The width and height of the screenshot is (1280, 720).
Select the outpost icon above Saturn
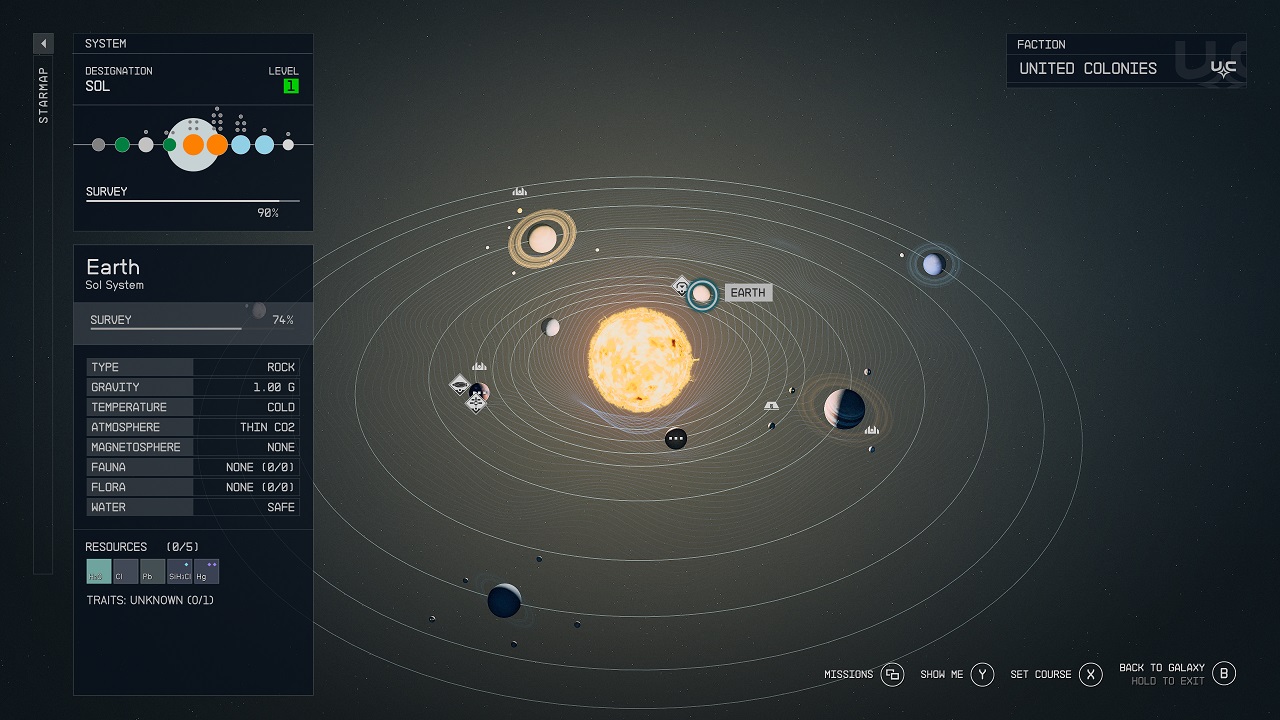519,191
